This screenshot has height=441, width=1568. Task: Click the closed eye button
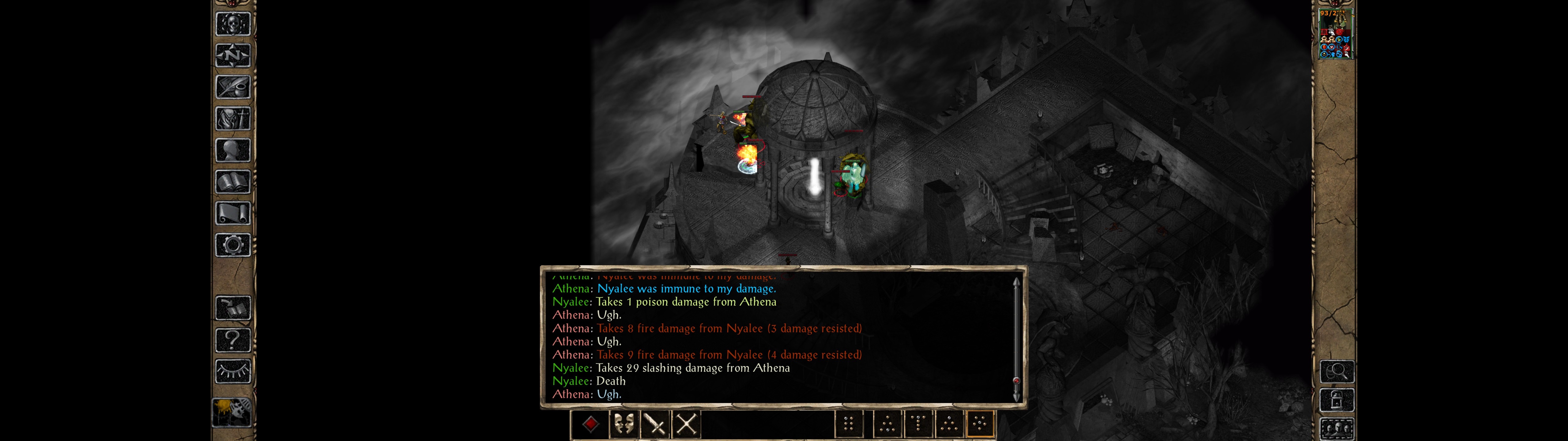tap(232, 371)
